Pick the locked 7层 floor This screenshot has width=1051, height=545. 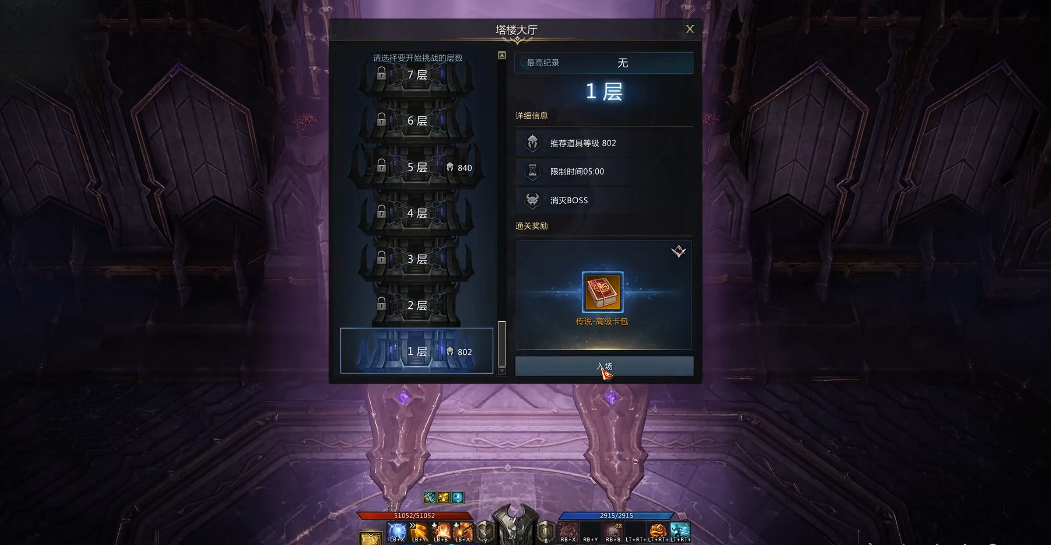pos(417,75)
